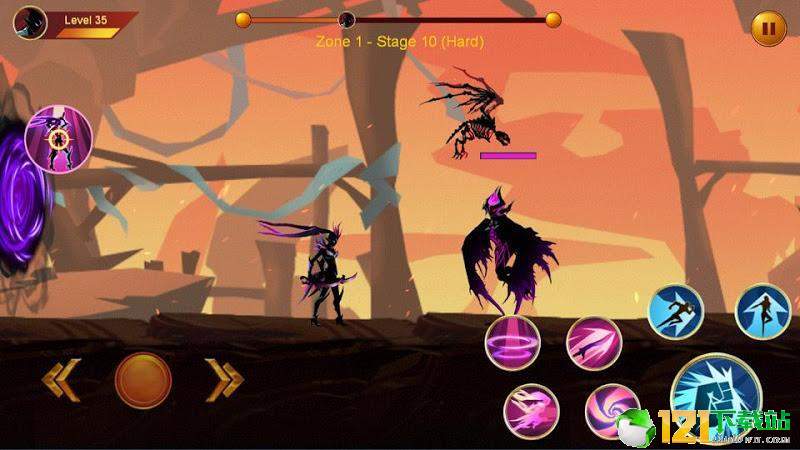This screenshot has height=450, width=800.
Task: Activate the blue dash sprint button
Action: 676,312
